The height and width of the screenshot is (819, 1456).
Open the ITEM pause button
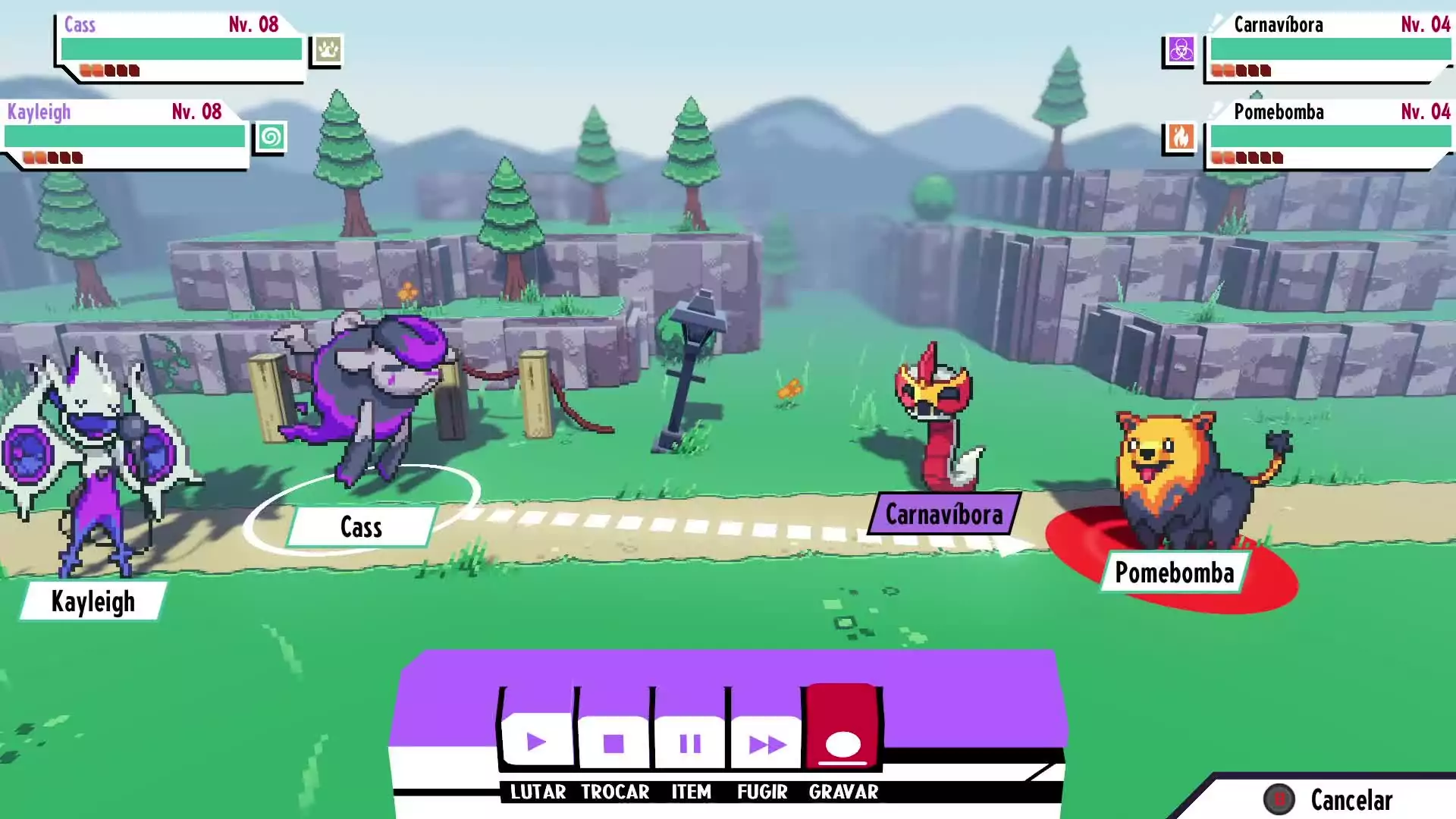(690, 742)
